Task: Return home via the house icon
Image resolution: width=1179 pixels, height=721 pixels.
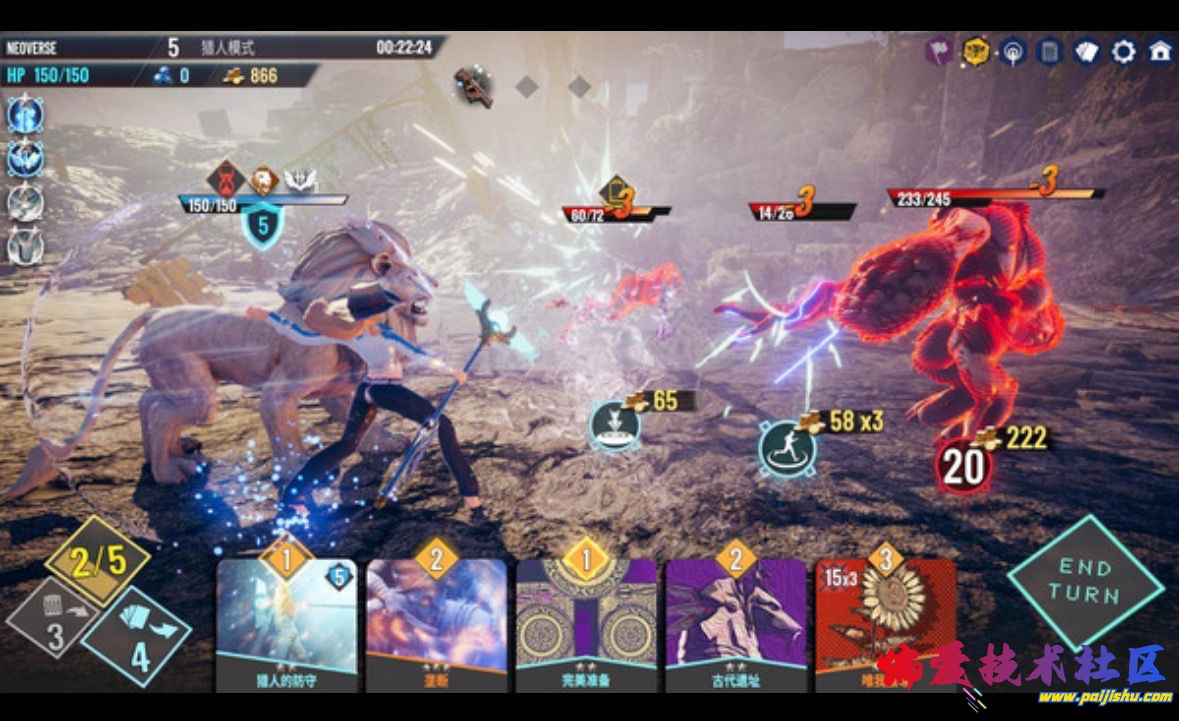Action: coord(1160,52)
